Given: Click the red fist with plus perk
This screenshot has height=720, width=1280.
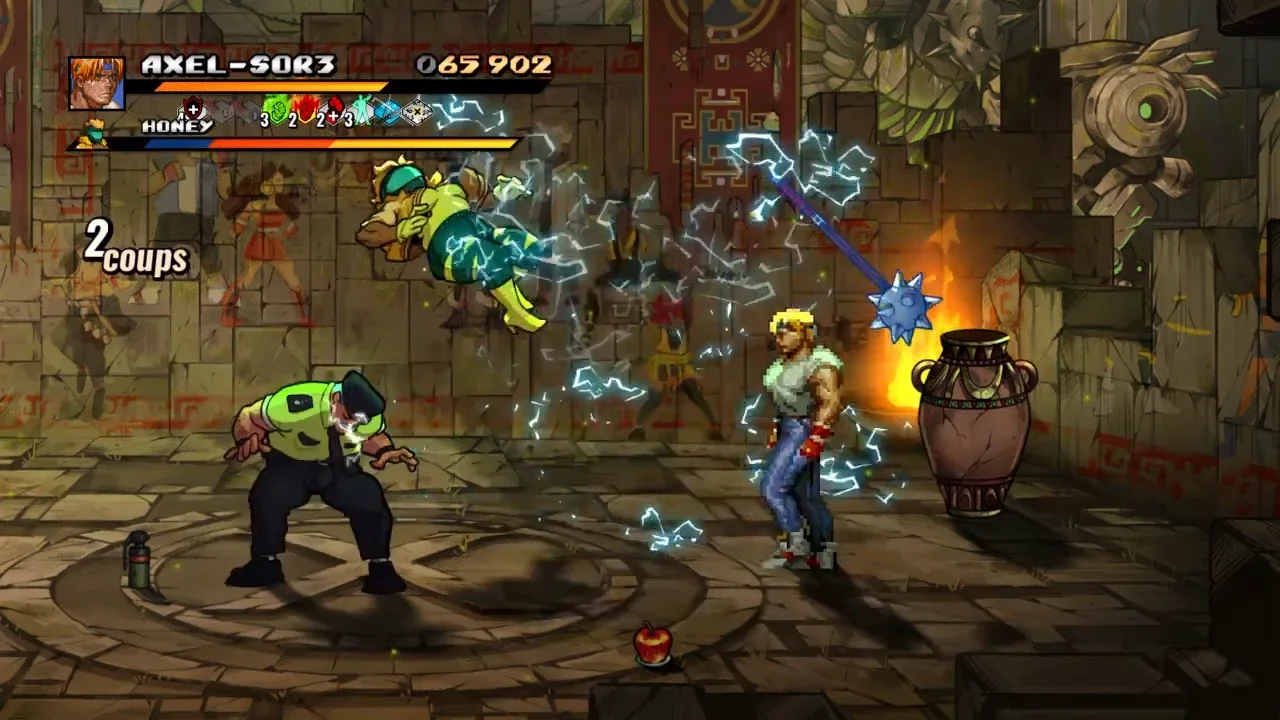Looking at the screenshot, I should [334, 109].
